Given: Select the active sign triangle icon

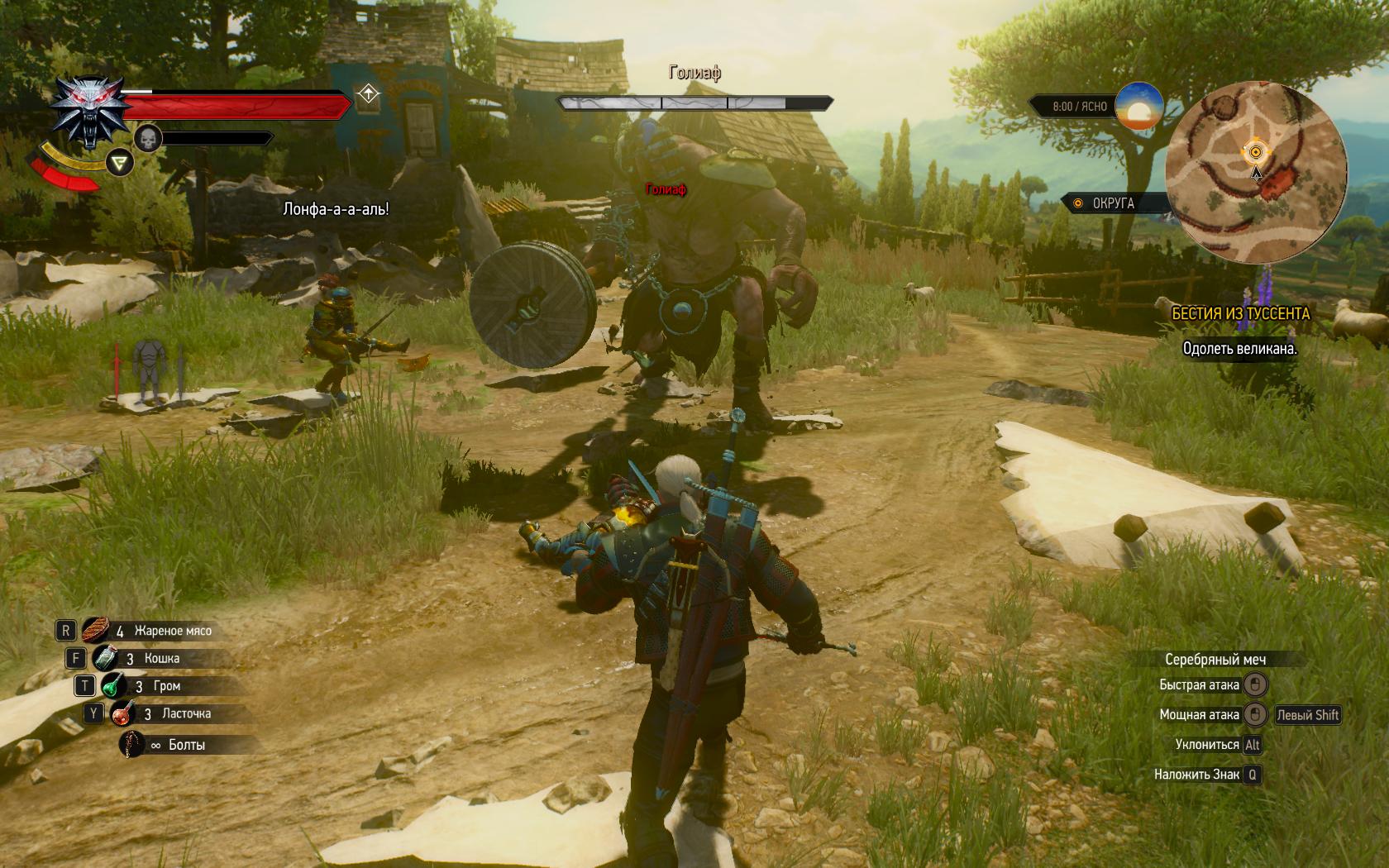Looking at the screenshot, I should pos(121,163).
